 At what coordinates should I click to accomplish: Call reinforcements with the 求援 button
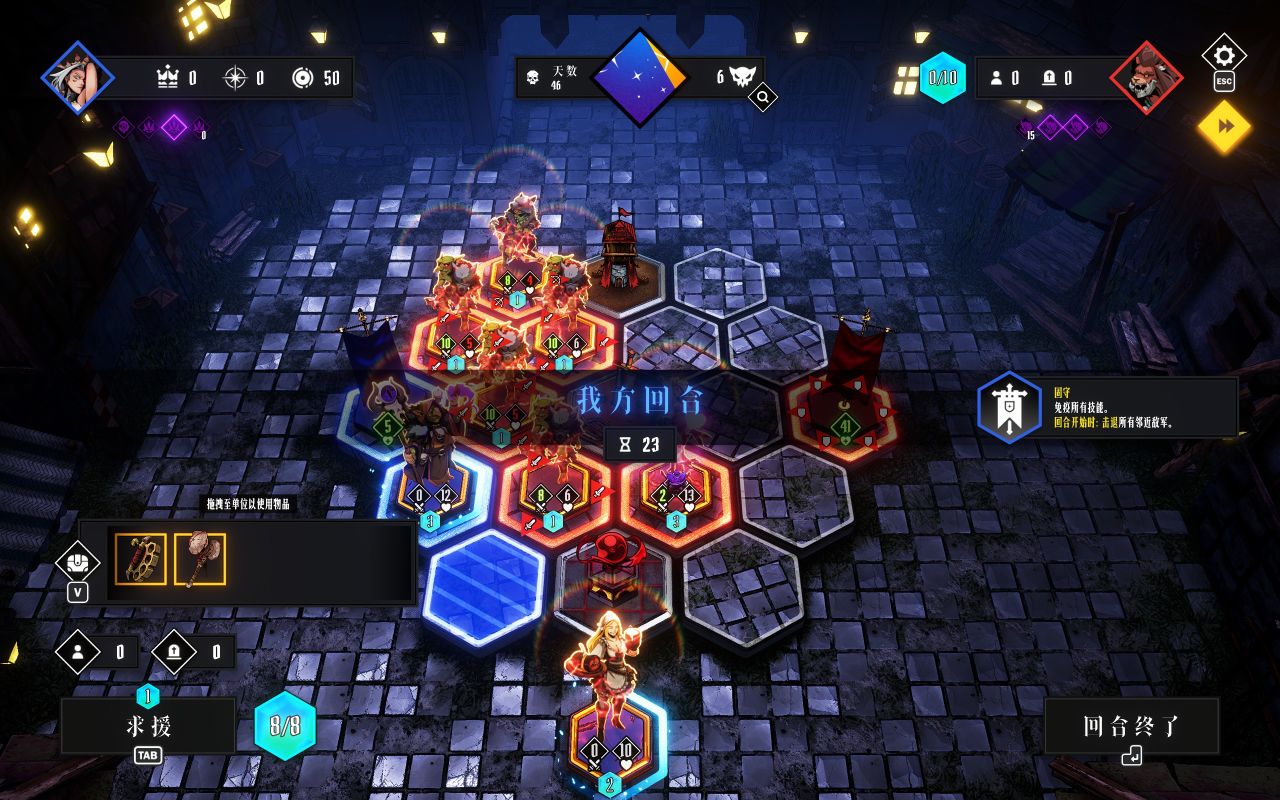(x=148, y=726)
